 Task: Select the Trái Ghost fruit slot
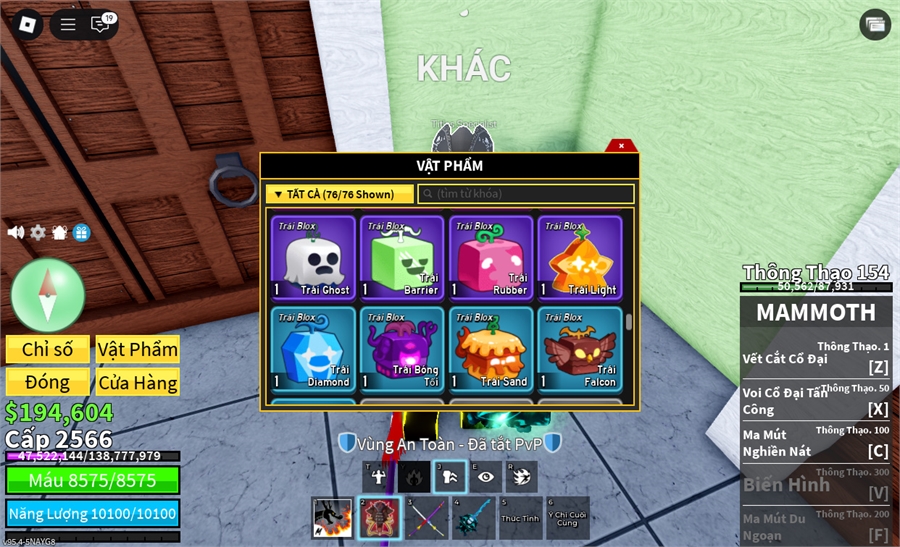[x=313, y=258]
